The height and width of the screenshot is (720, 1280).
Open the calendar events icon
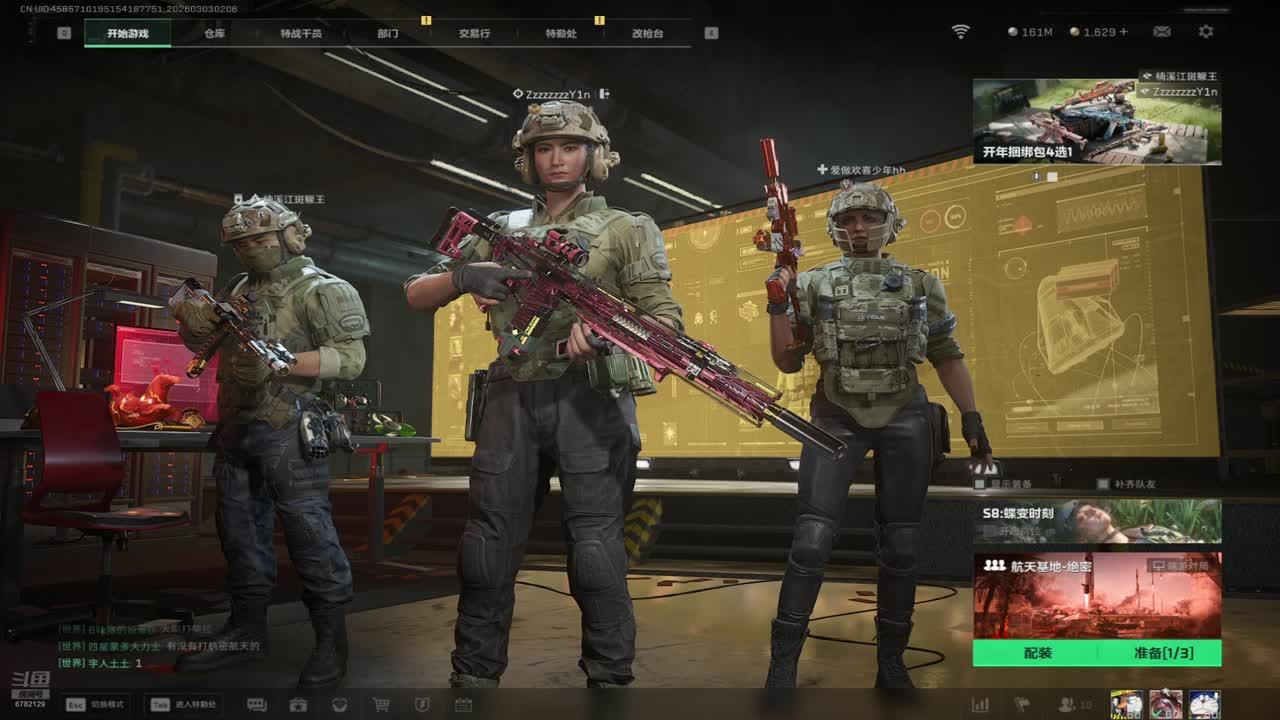(463, 704)
